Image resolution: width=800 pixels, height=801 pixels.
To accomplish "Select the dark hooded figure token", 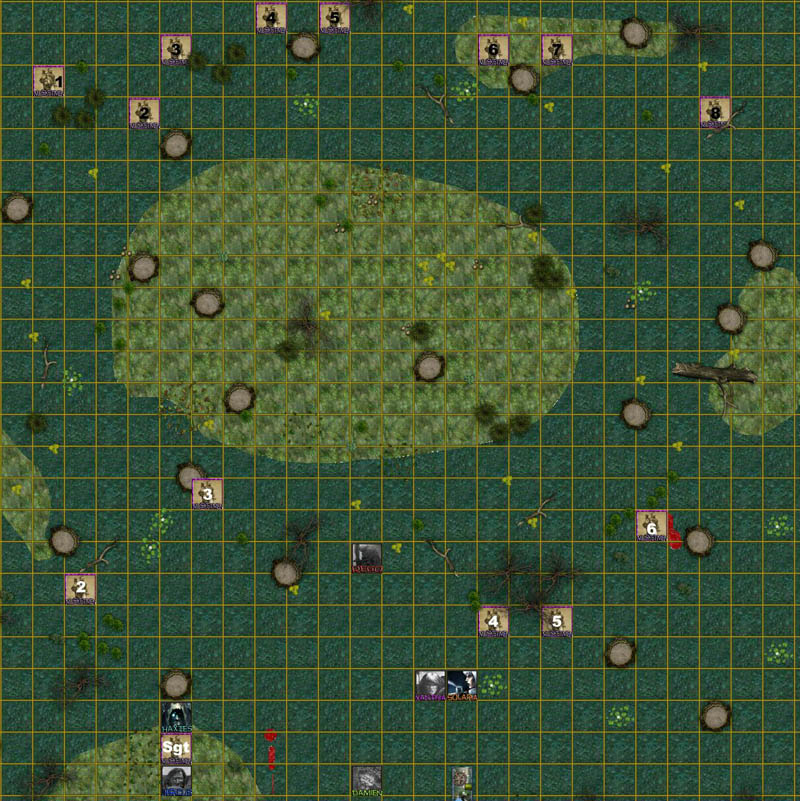I will pyautogui.click(x=176, y=717).
